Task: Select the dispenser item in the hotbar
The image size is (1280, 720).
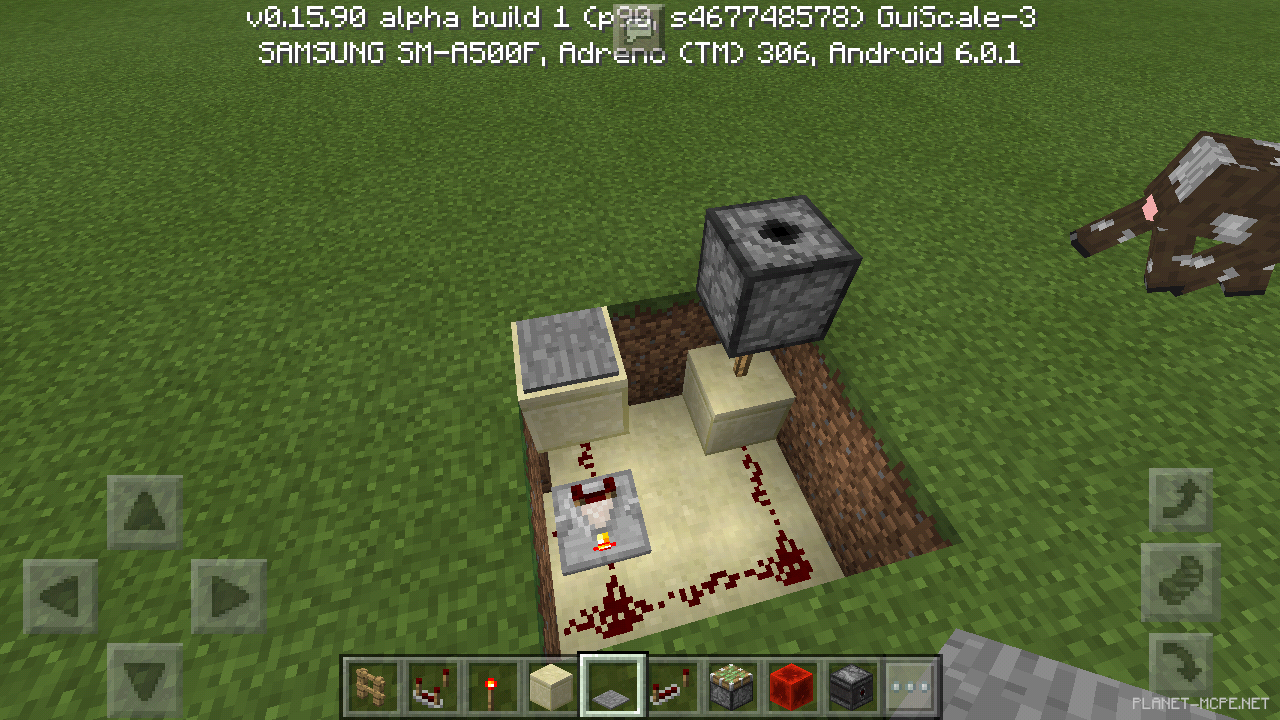Action: tap(851, 685)
